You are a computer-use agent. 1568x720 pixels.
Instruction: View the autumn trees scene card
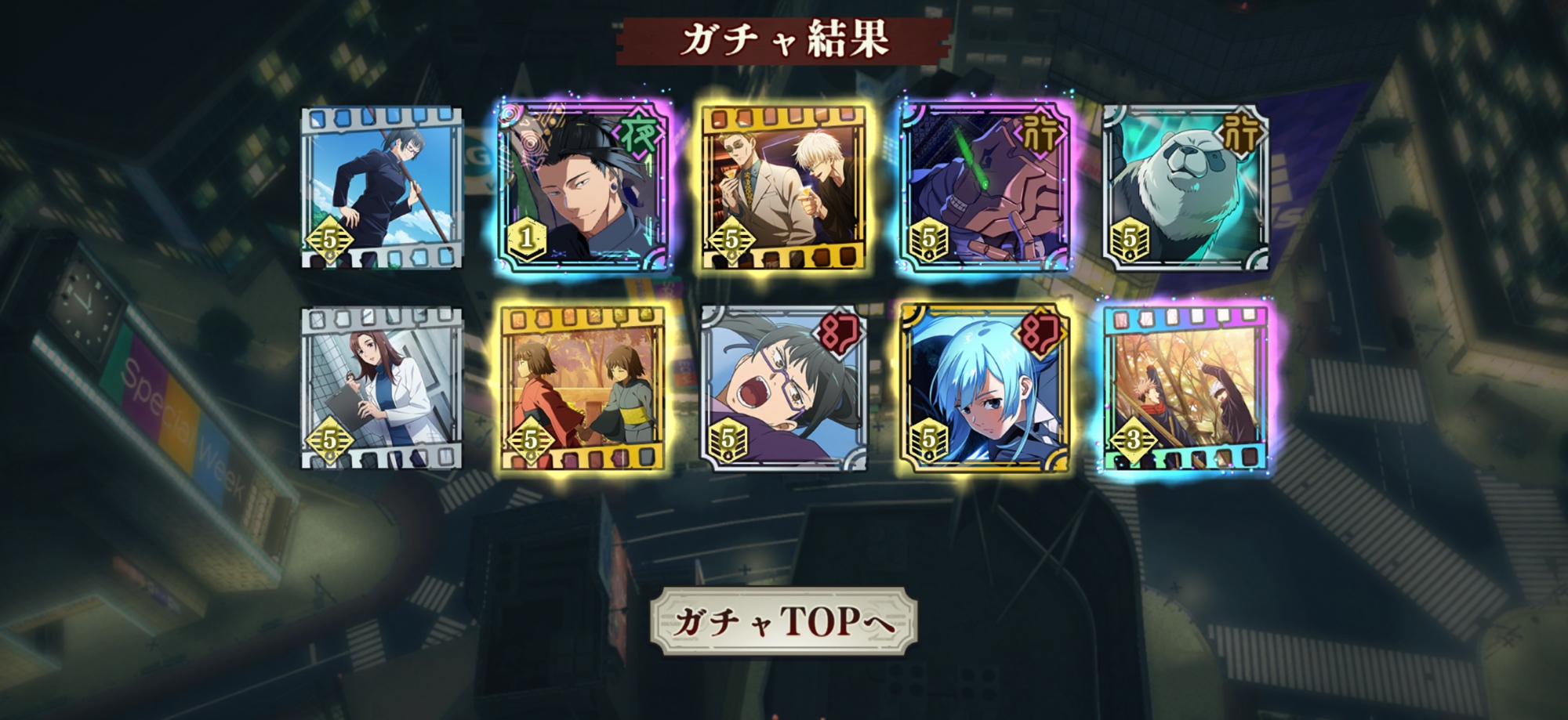[x=1185, y=389]
